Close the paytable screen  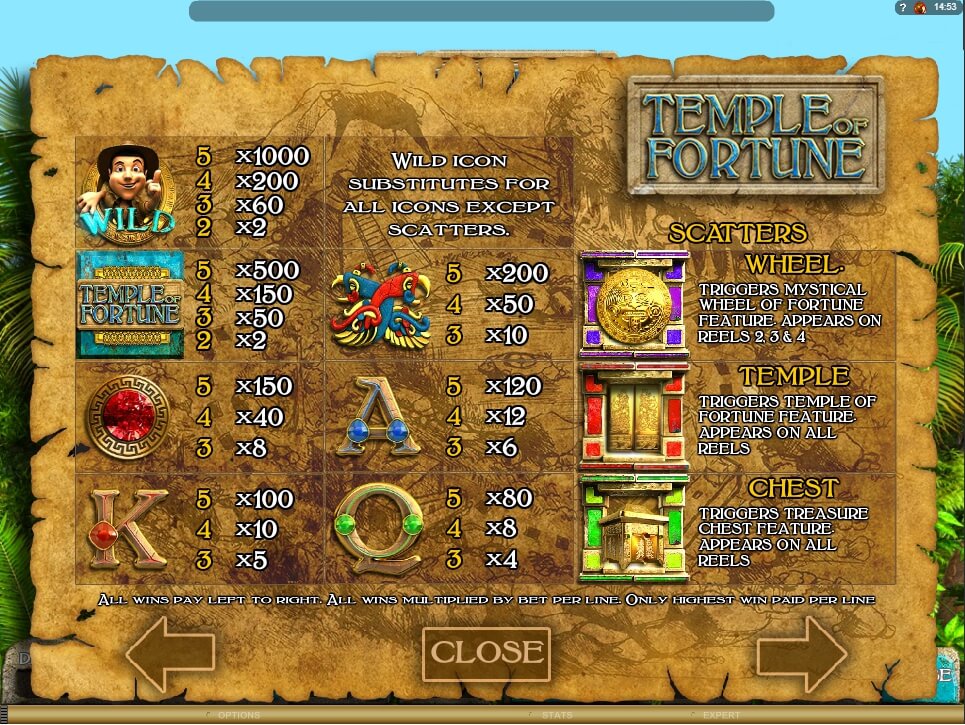[x=486, y=653]
